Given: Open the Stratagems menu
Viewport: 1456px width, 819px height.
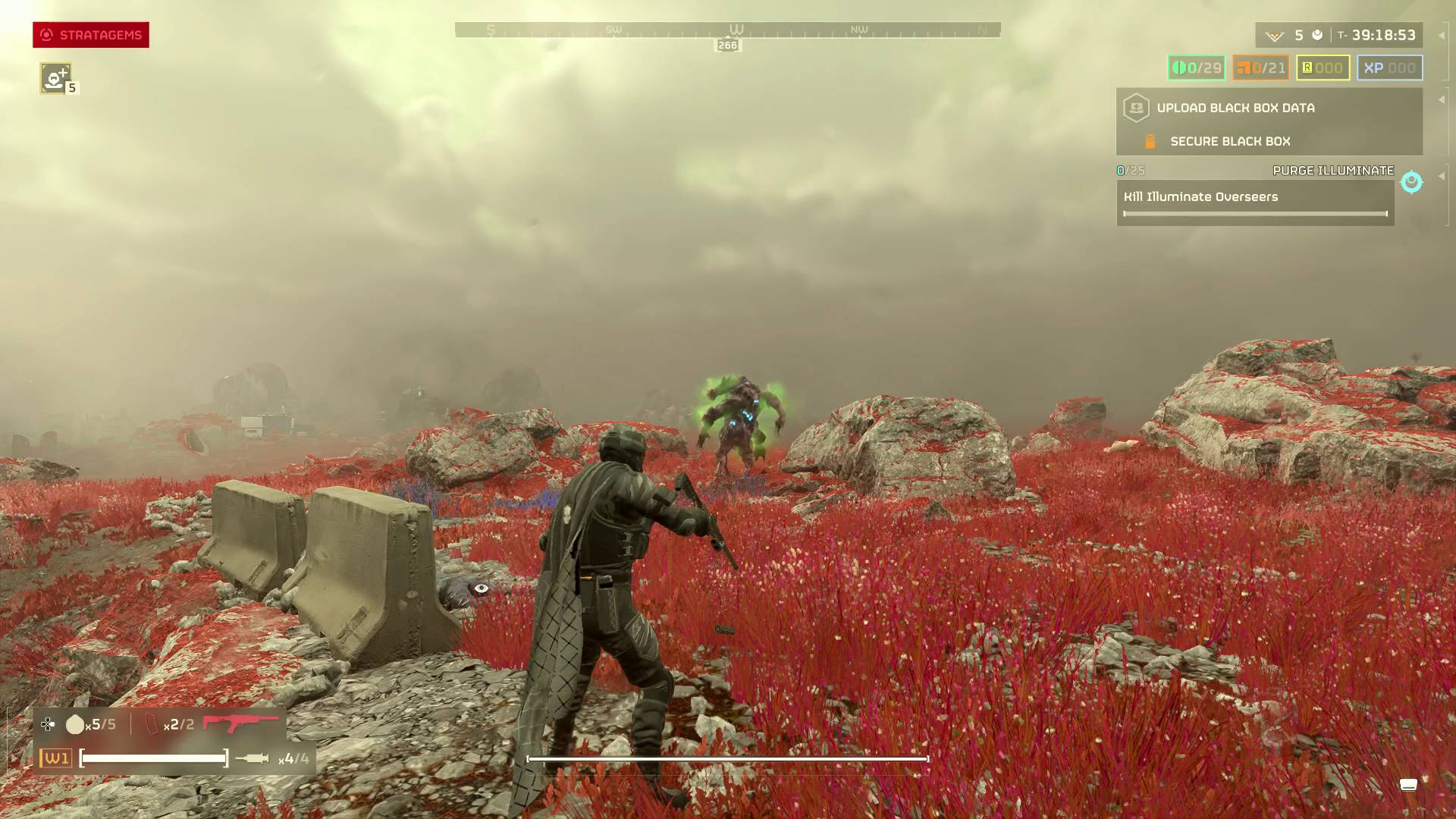Looking at the screenshot, I should pyautogui.click(x=91, y=35).
